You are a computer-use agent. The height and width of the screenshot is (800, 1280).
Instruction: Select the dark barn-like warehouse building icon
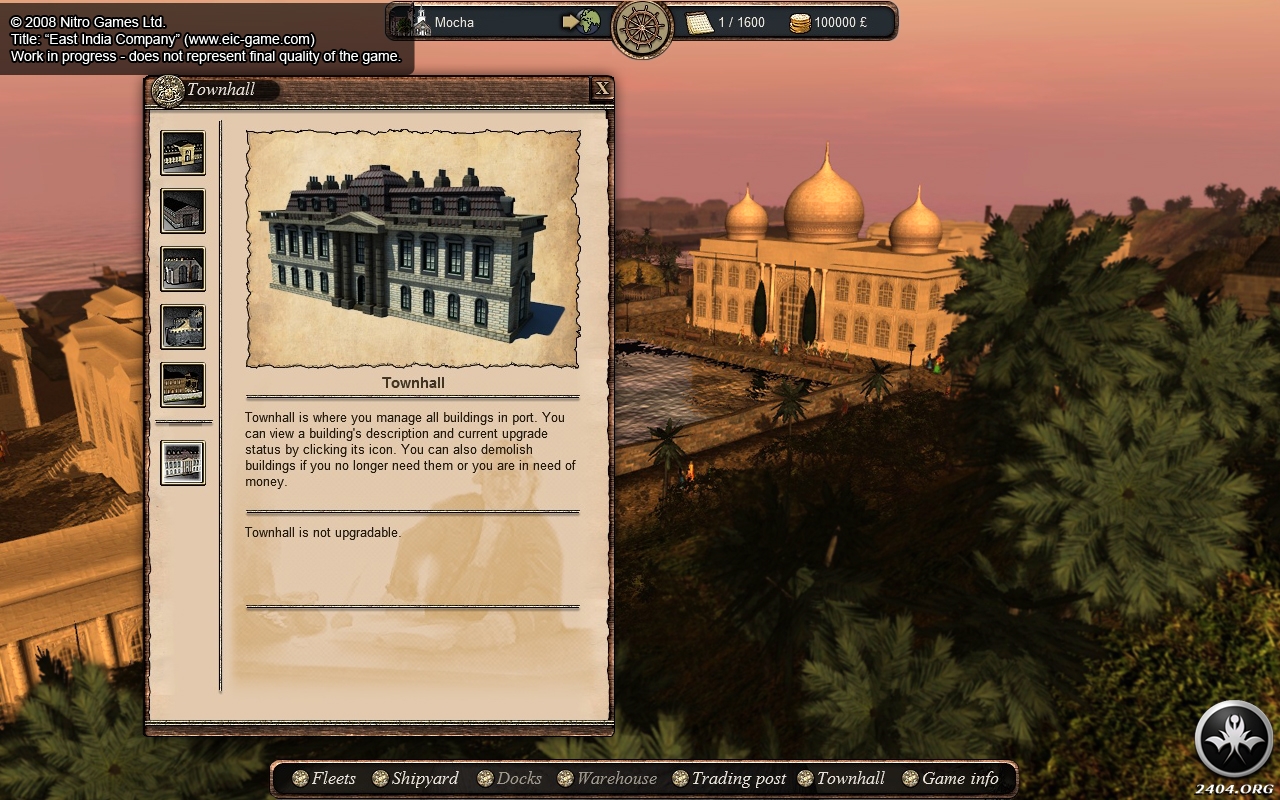pos(183,211)
